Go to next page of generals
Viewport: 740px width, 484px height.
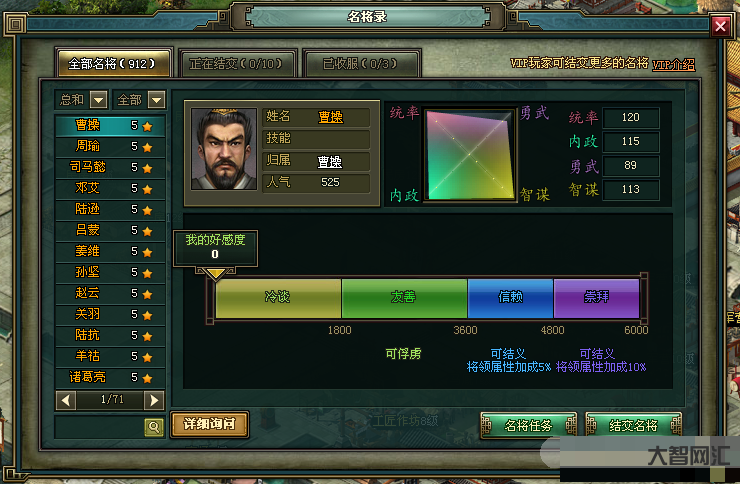(x=153, y=400)
